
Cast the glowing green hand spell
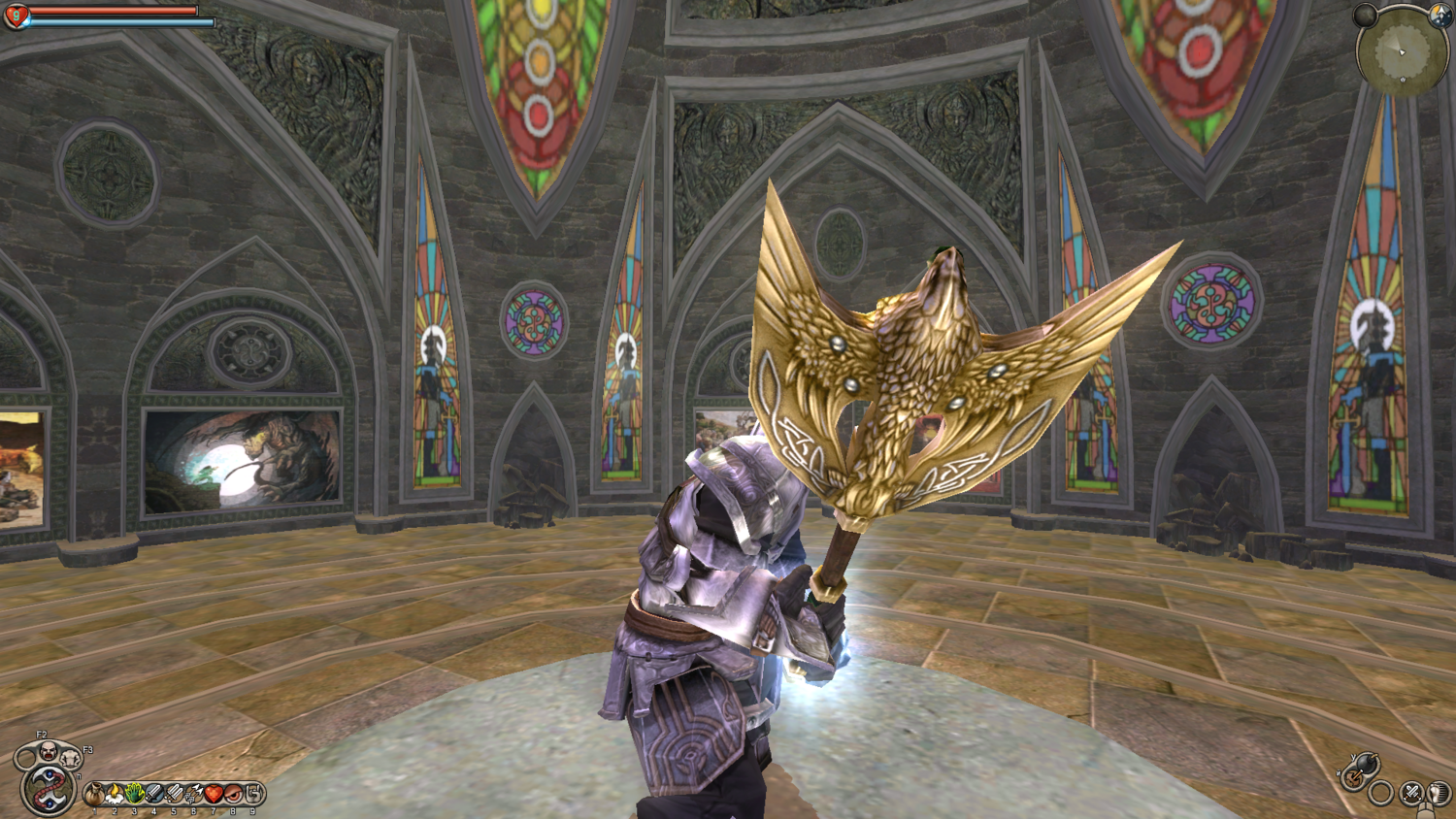134,795
